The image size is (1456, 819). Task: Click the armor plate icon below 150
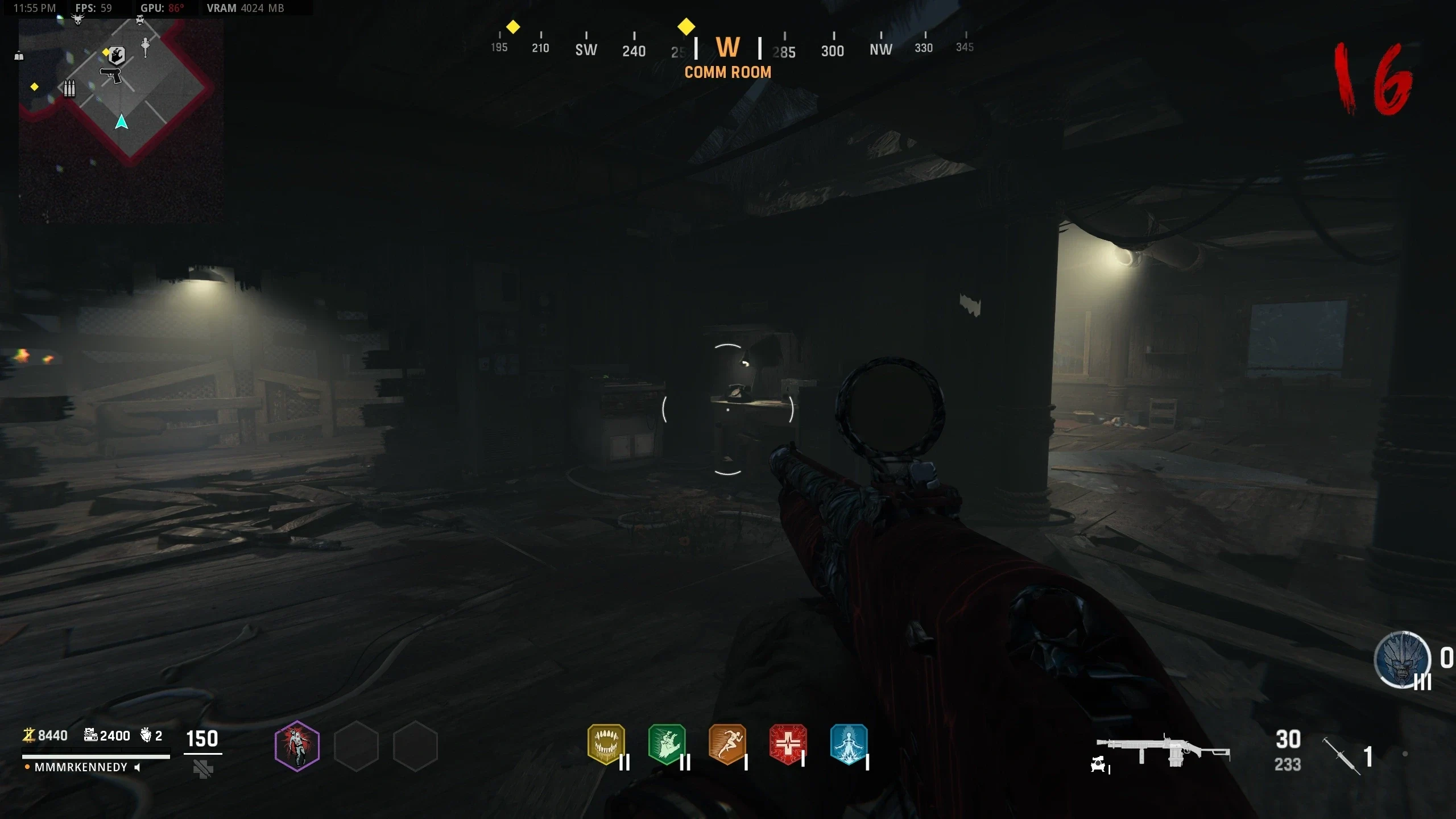(203, 770)
